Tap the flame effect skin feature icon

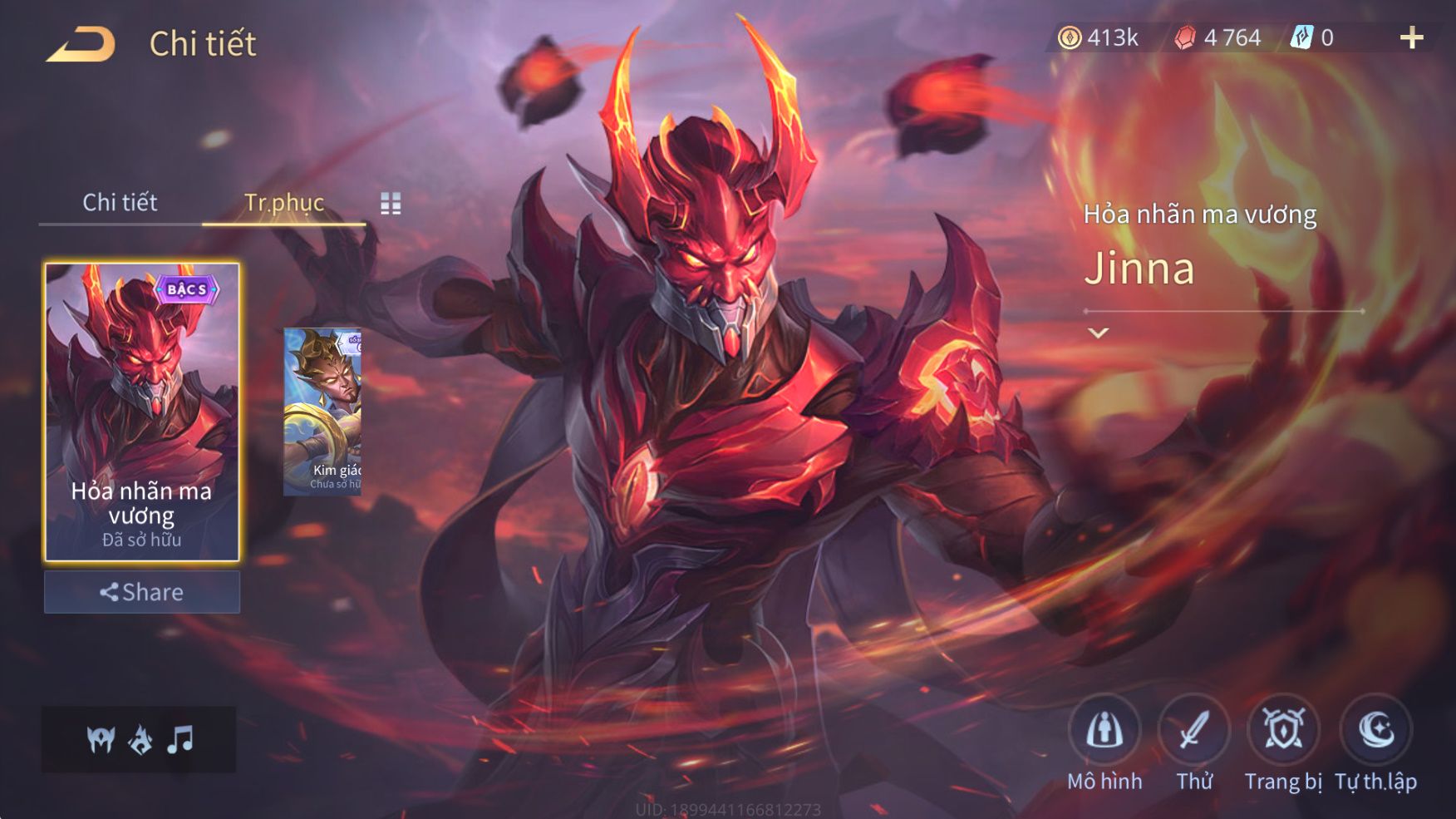point(140,739)
